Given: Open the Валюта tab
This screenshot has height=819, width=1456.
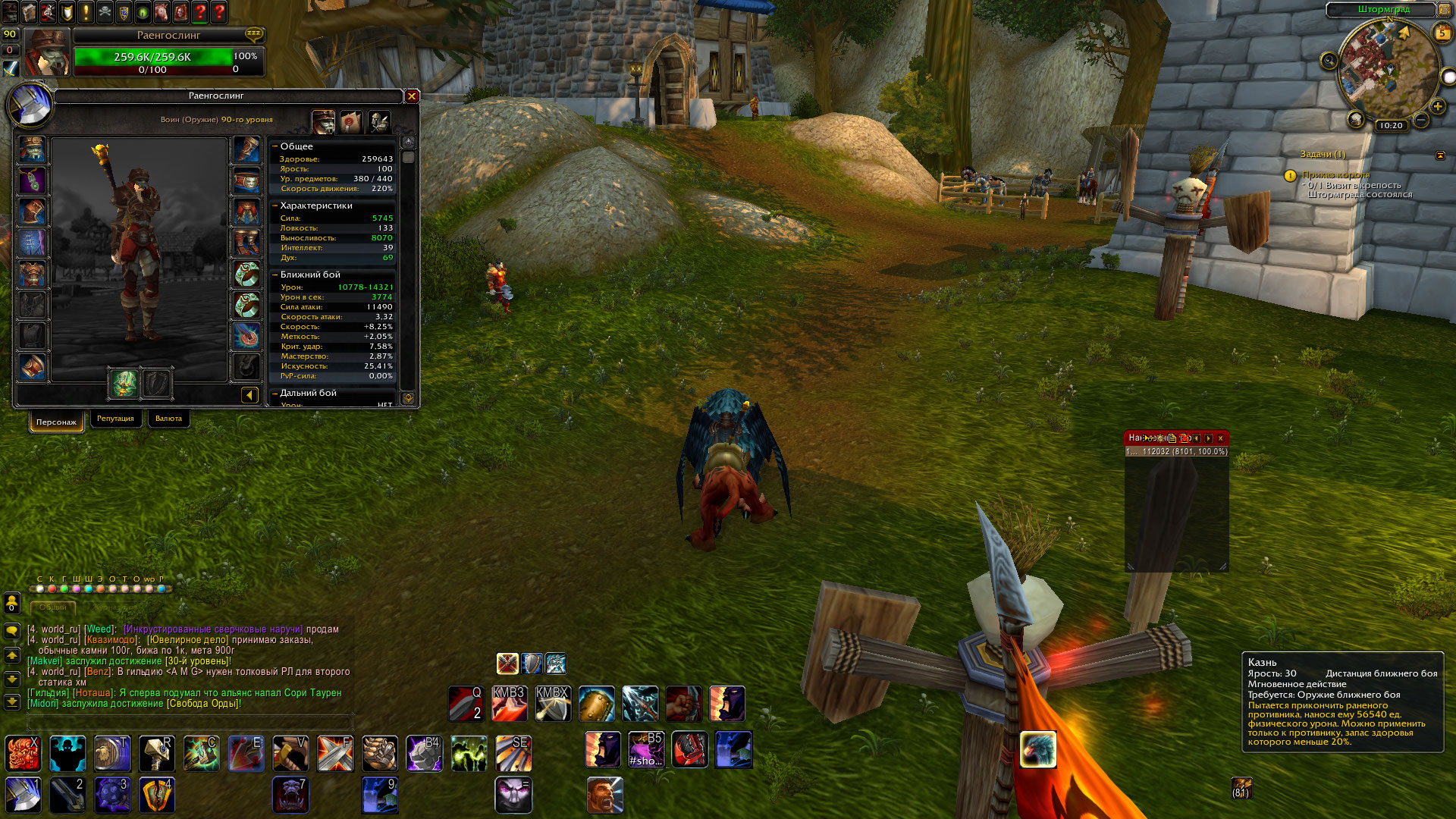Looking at the screenshot, I should pyautogui.click(x=168, y=419).
